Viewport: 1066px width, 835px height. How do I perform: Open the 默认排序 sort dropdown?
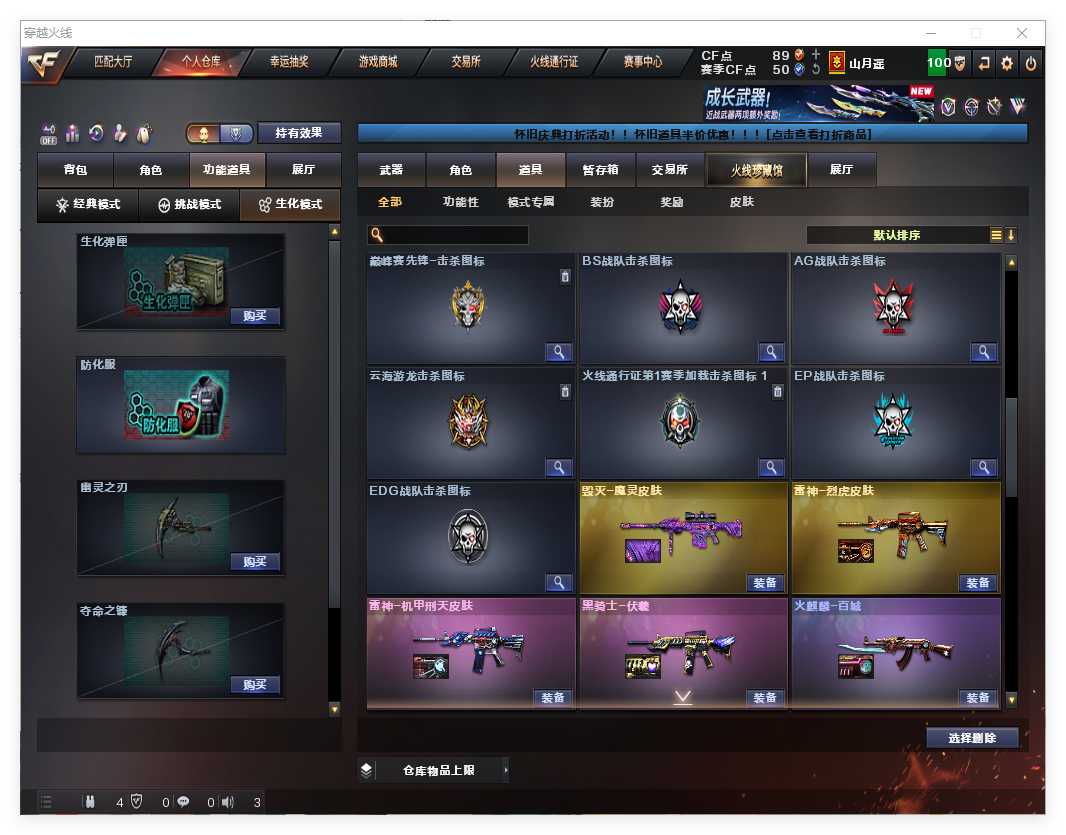897,236
